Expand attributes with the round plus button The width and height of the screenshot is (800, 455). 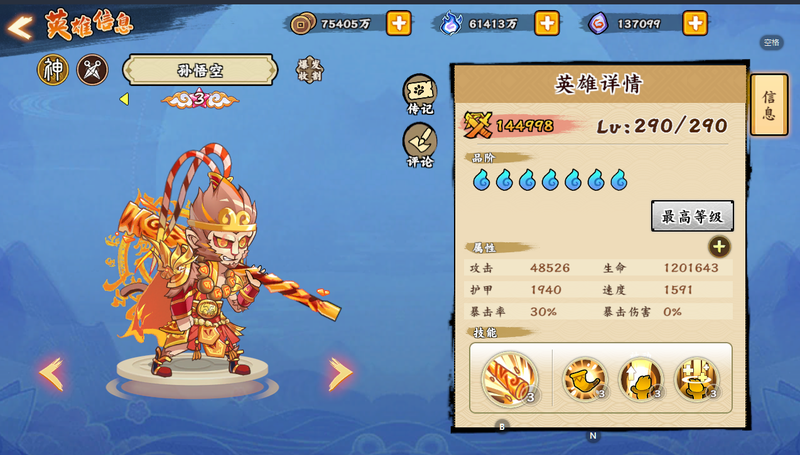719,247
